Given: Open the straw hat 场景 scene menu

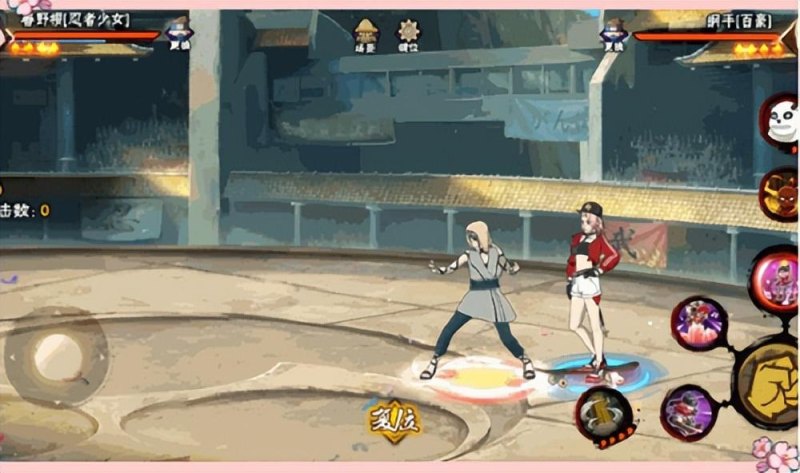Looking at the screenshot, I should click(365, 33).
